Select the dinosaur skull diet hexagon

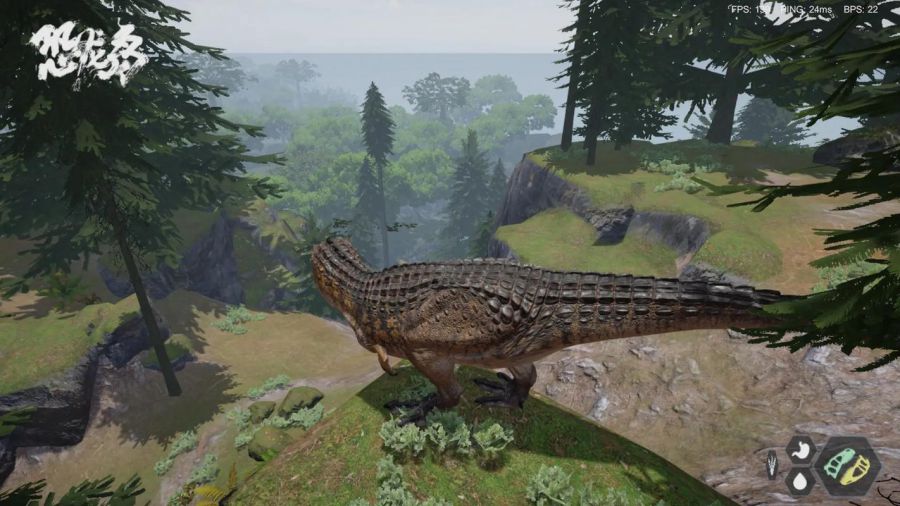pyautogui.click(x=847, y=466)
